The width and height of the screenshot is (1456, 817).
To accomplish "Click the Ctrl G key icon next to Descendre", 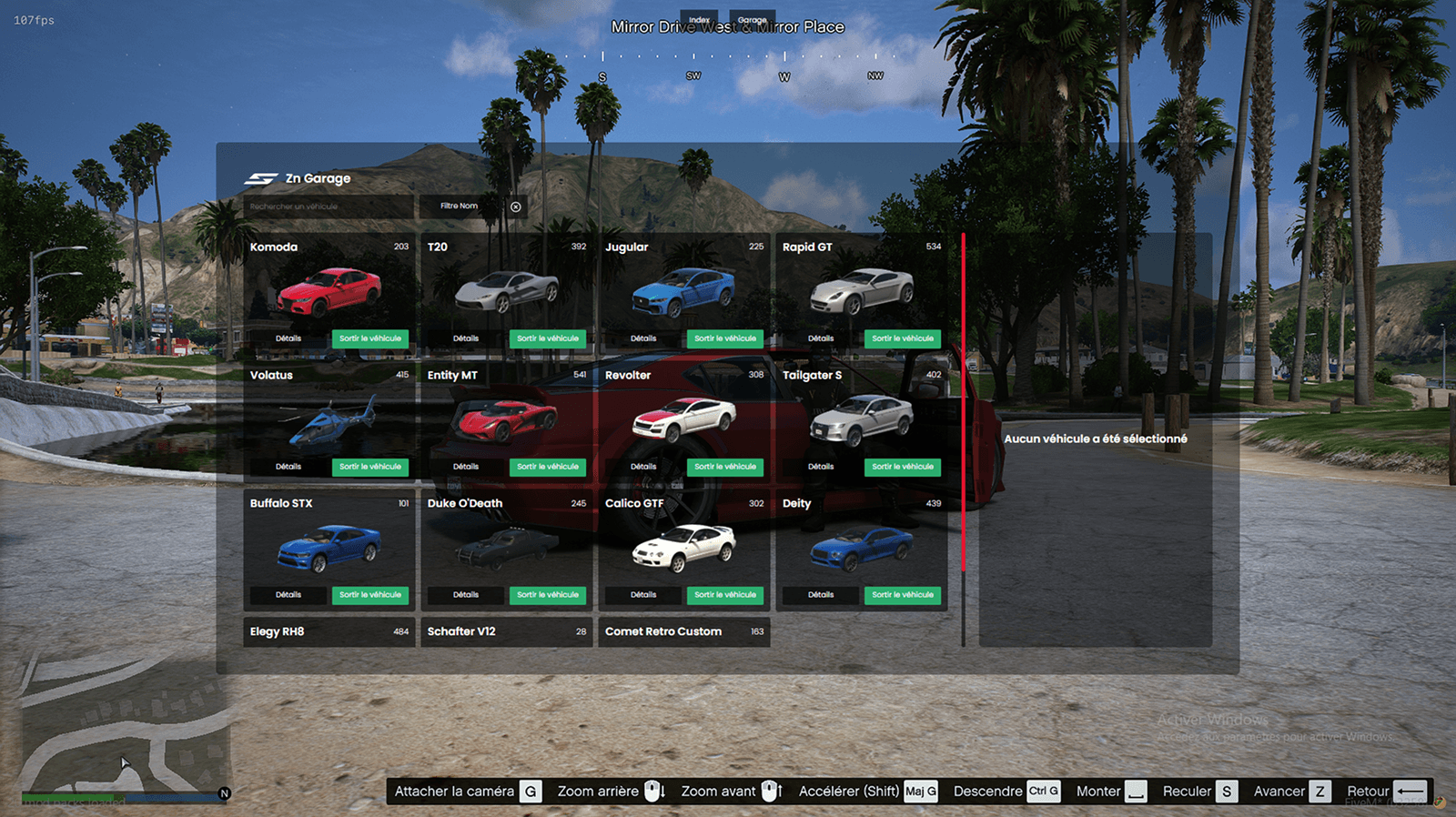I will tap(1043, 791).
